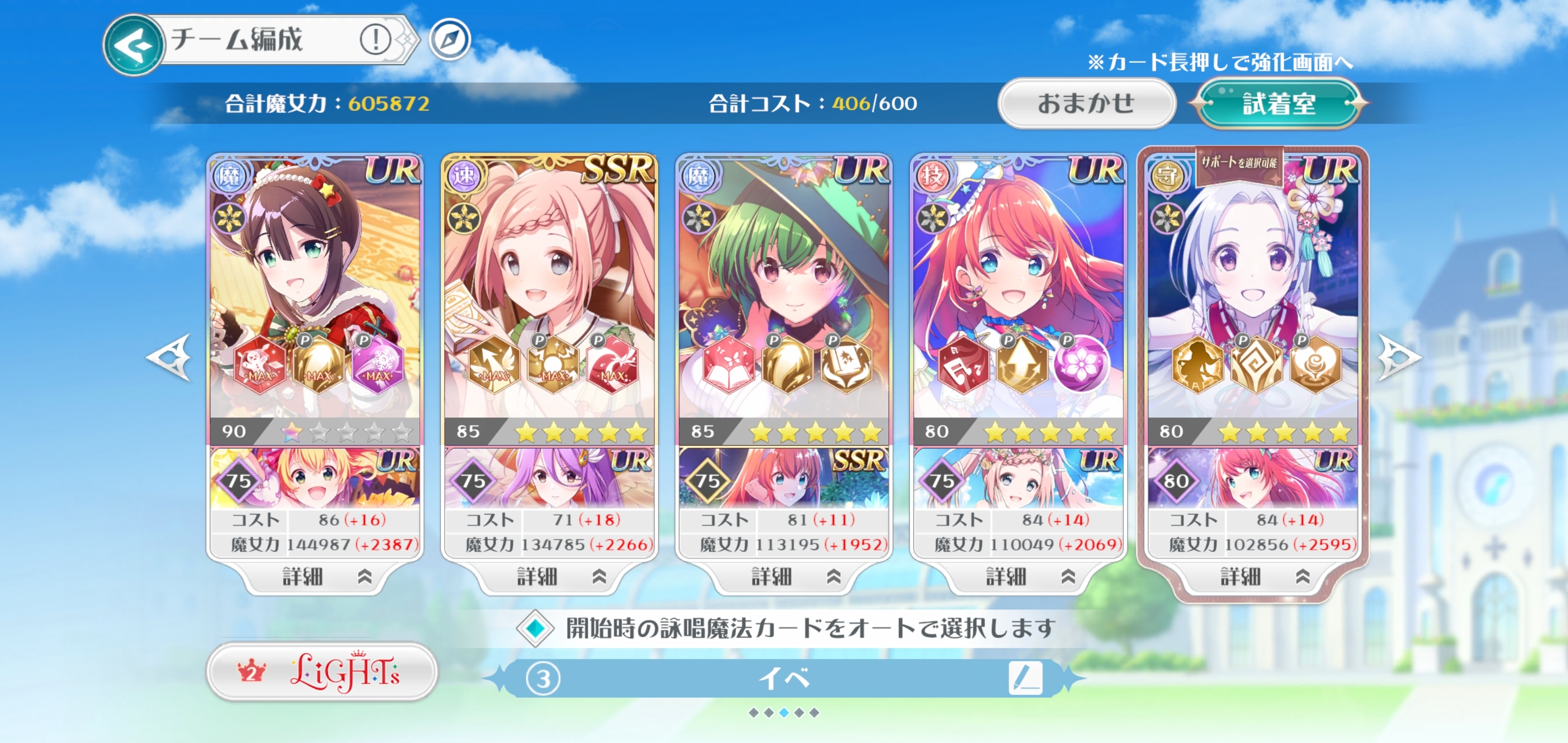Image resolution: width=1568 pixels, height=743 pixels.
Task: Open the LiGHTs unit button
Action: click(x=322, y=672)
